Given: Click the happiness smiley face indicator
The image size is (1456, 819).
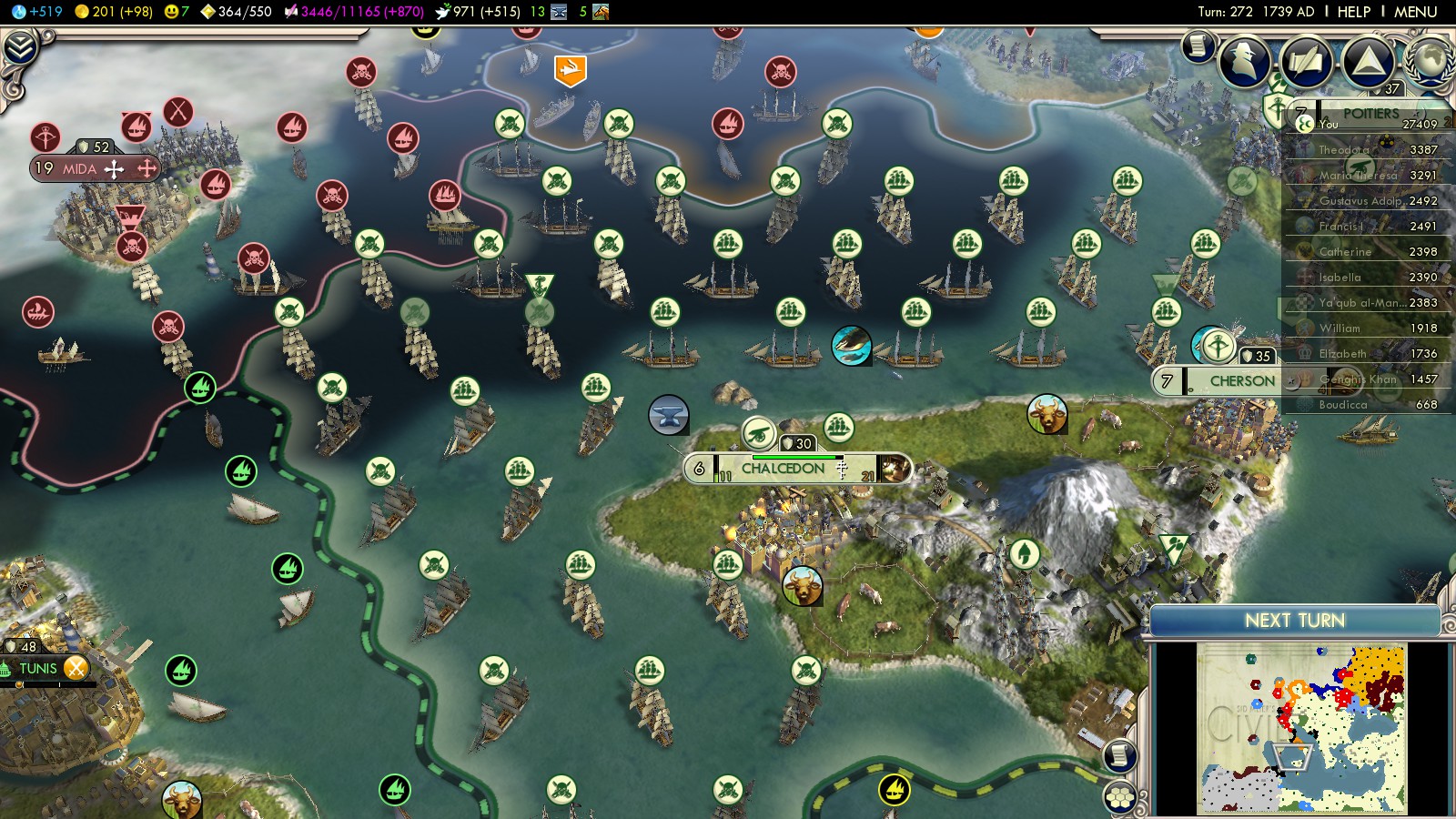Looking at the screenshot, I should pos(177,12).
